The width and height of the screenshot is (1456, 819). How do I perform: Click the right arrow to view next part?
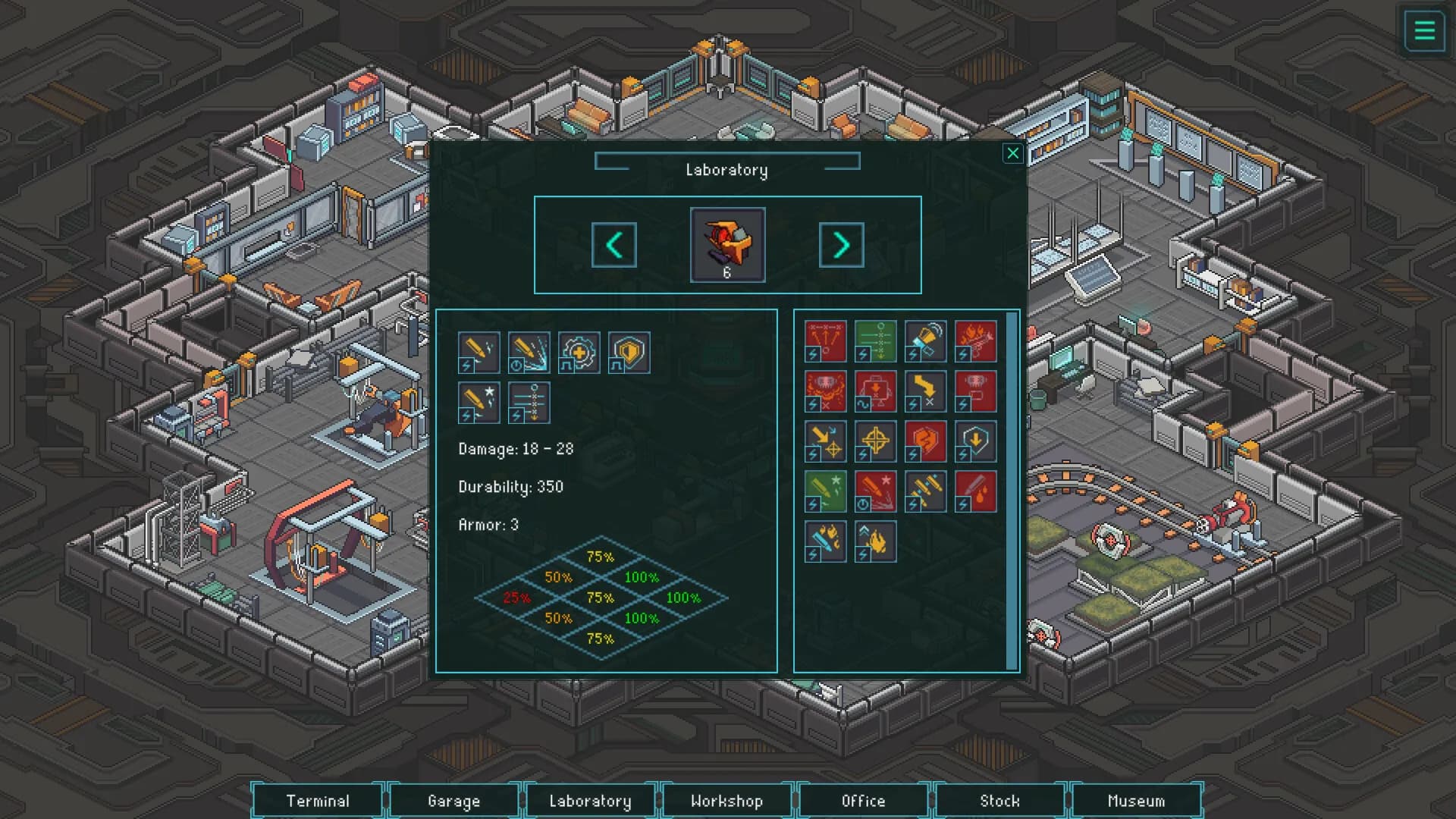841,245
